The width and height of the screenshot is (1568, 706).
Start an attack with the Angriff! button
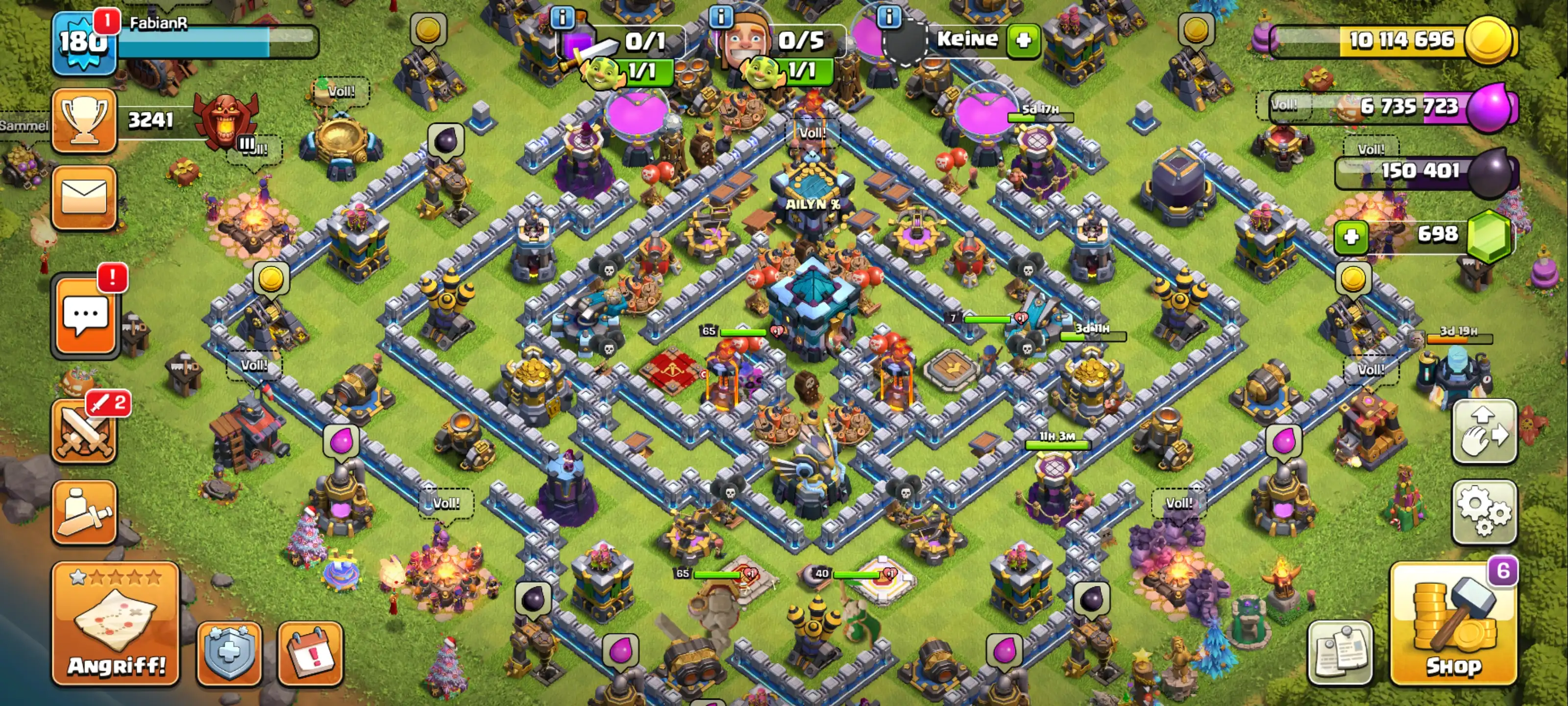click(116, 625)
